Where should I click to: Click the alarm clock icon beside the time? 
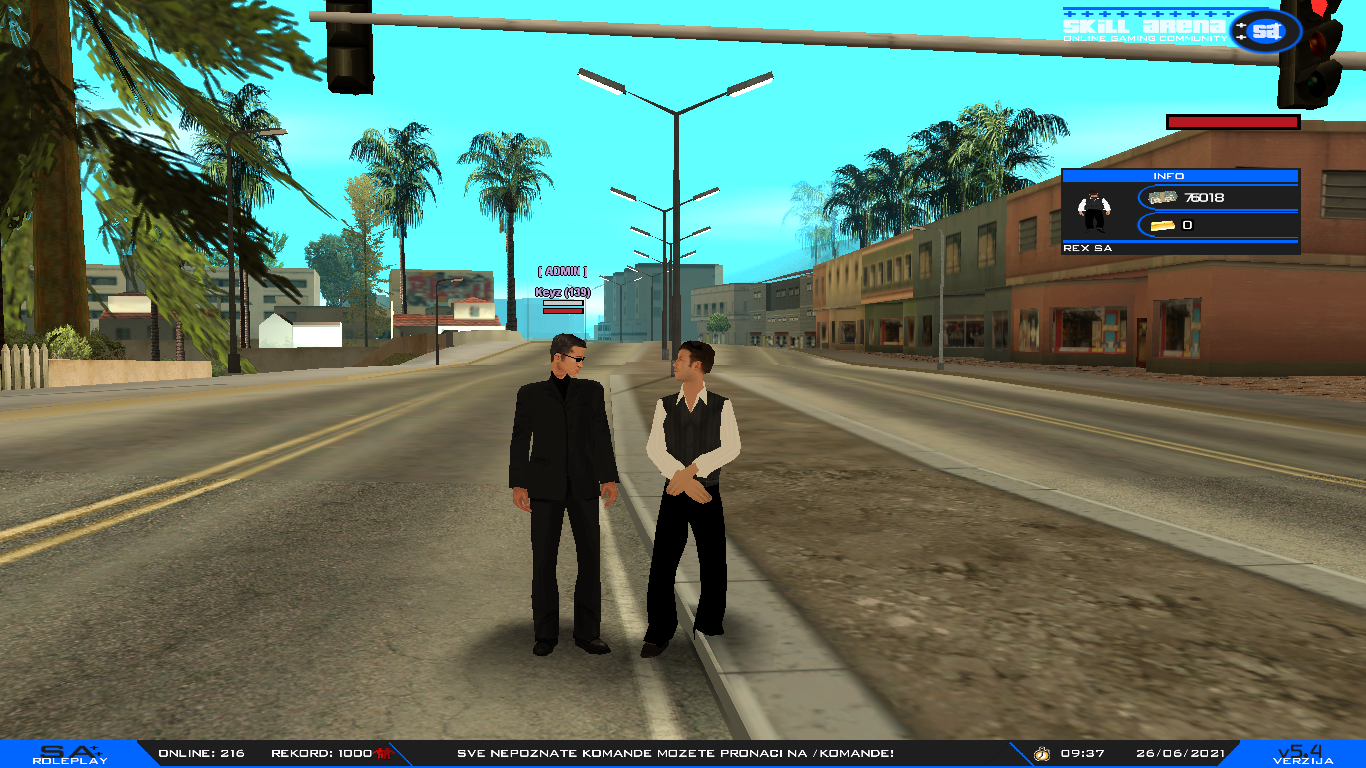point(1041,753)
